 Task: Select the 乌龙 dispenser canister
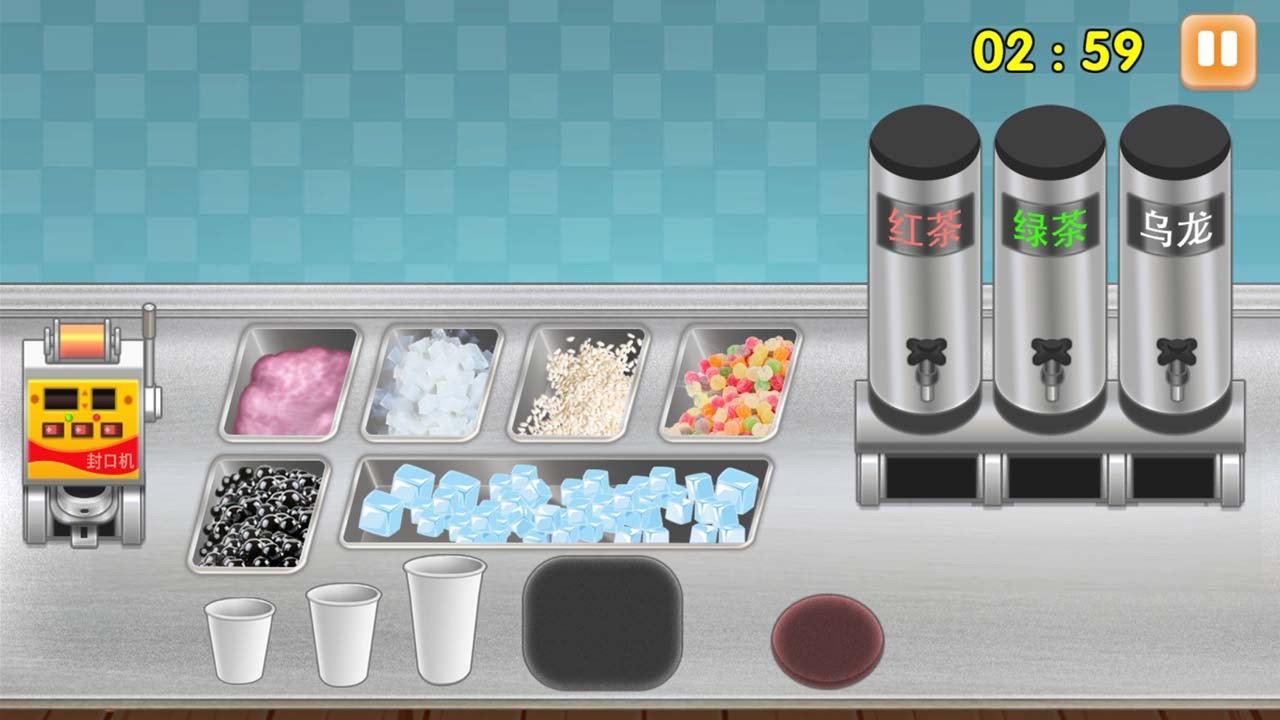point(1176,250)
